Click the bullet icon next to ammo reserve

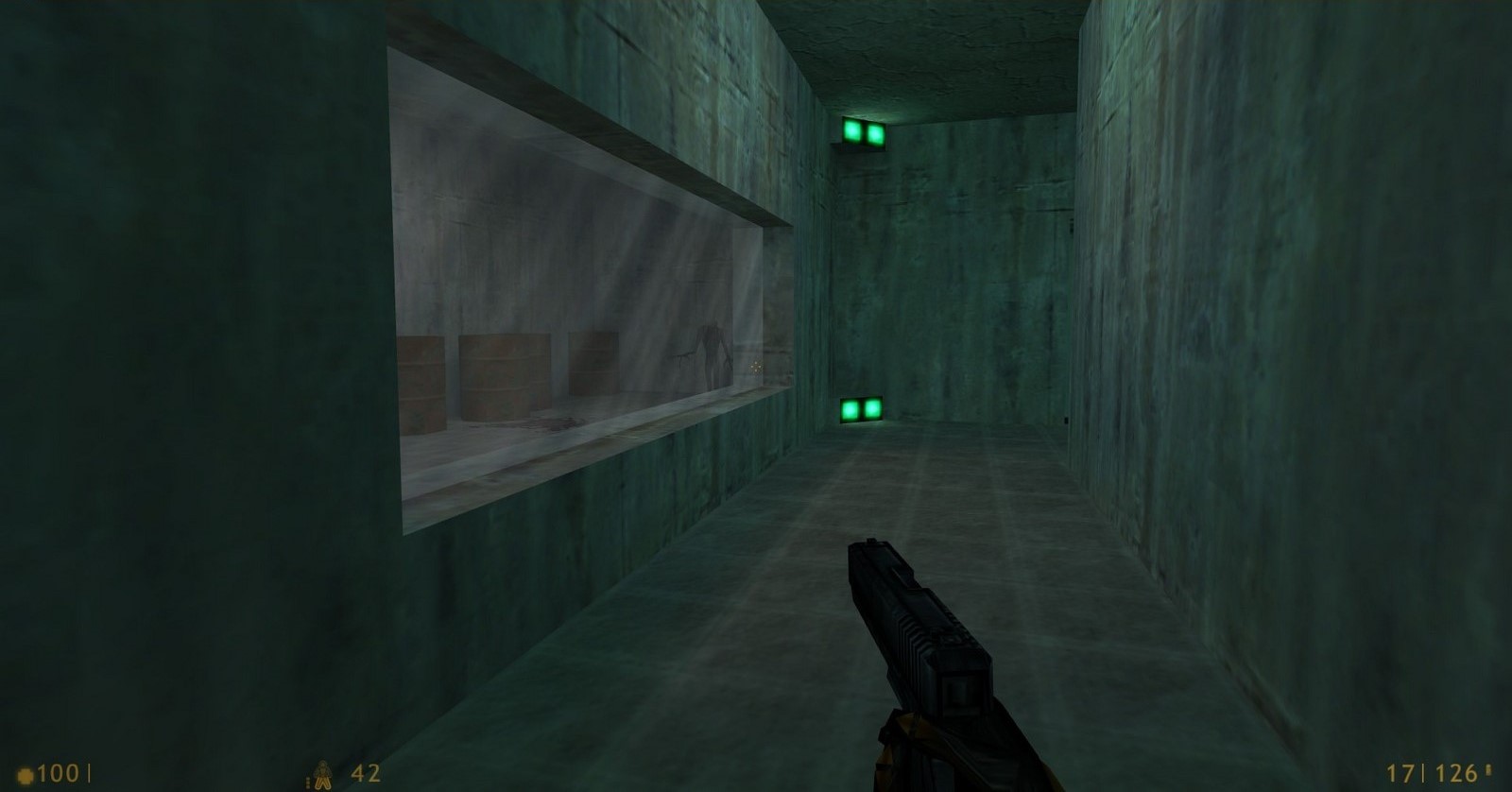coord(1488,772)
